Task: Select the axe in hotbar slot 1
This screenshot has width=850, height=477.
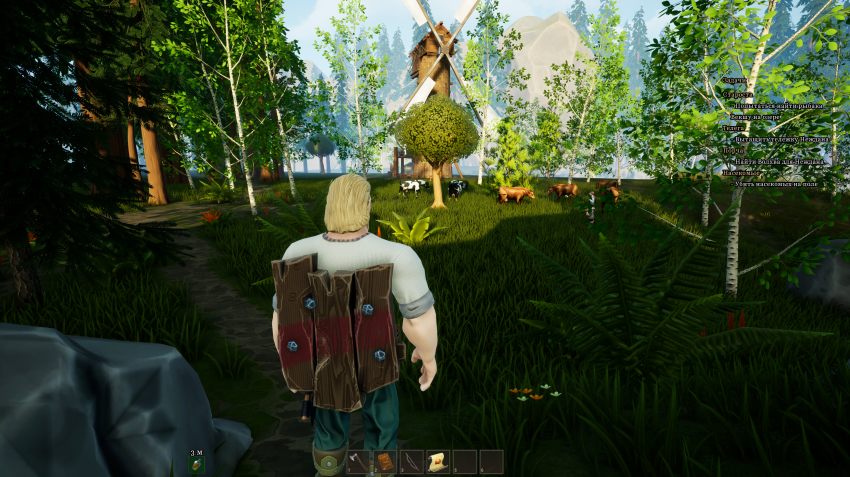Action: point(358,462)
